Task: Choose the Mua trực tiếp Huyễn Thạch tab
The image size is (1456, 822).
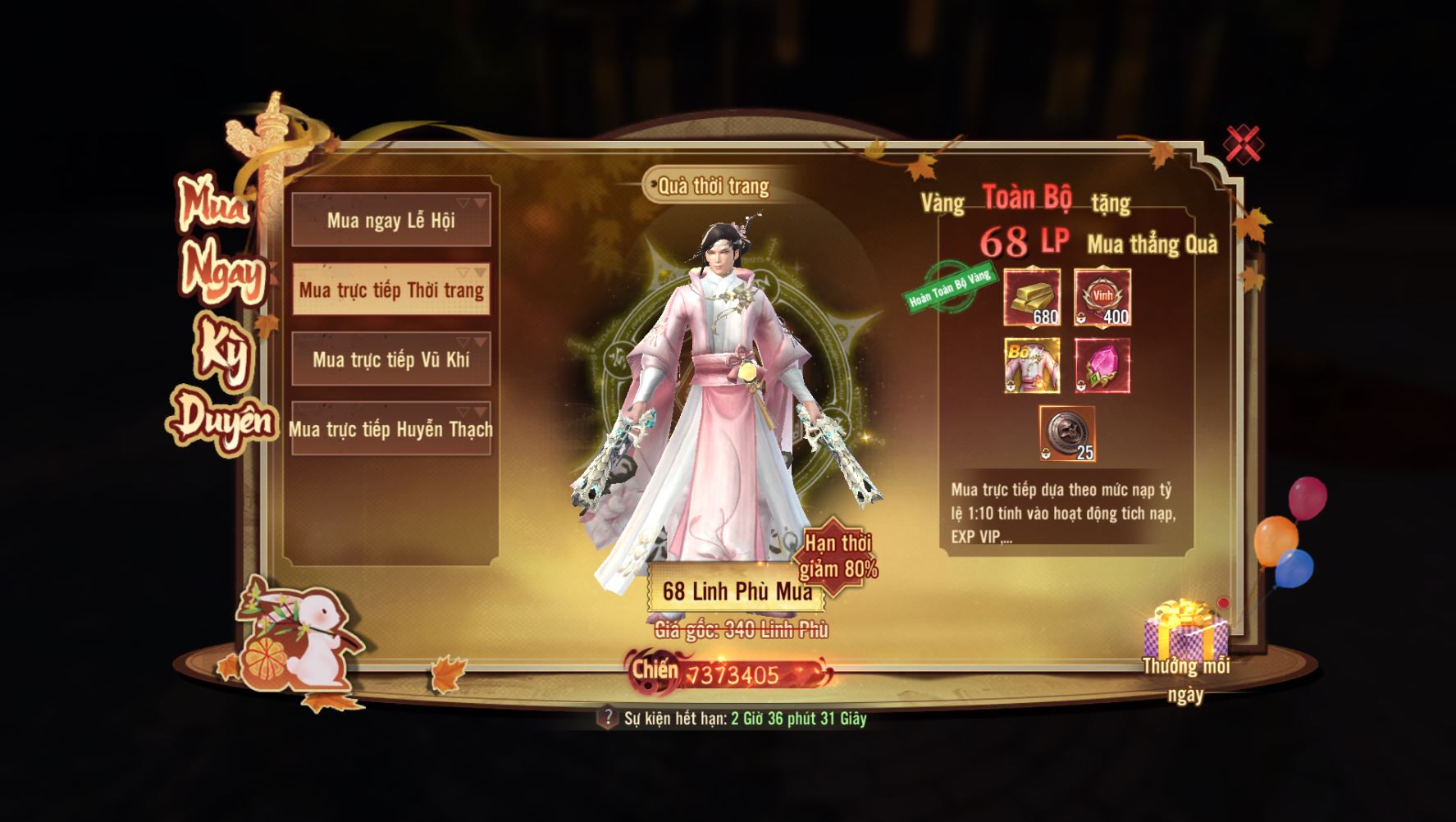Action: pos(391,429)
